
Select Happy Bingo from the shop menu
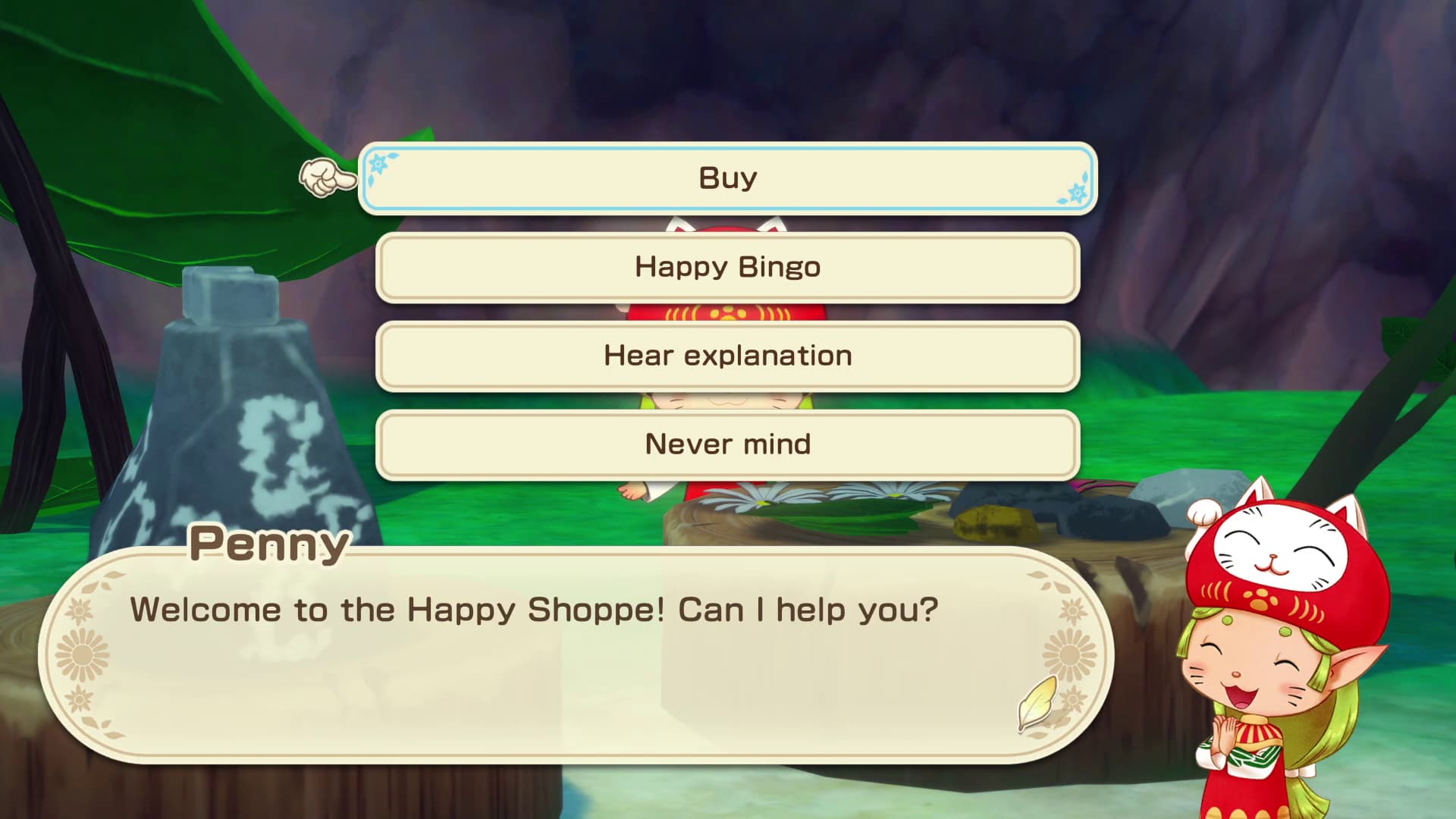tap(728, 268)
